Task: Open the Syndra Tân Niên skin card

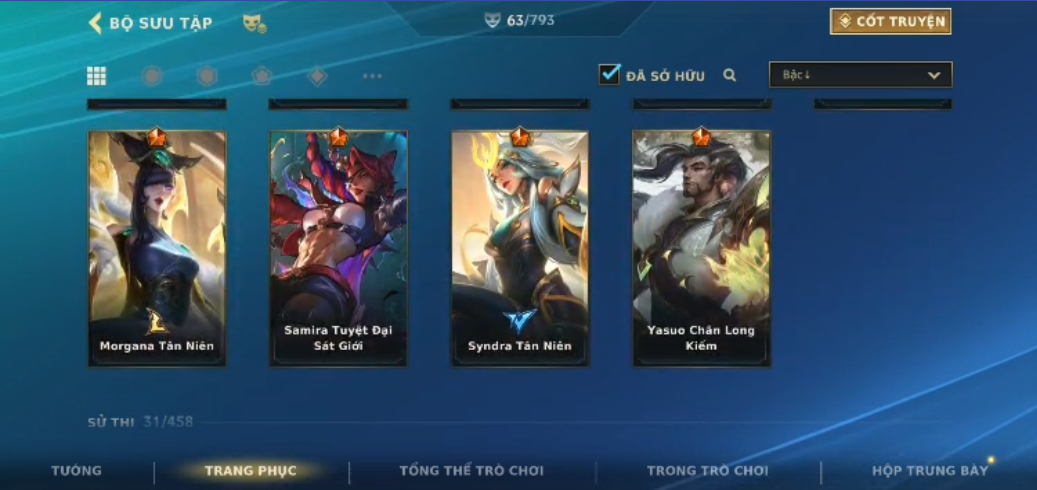Action: point(520,248)
